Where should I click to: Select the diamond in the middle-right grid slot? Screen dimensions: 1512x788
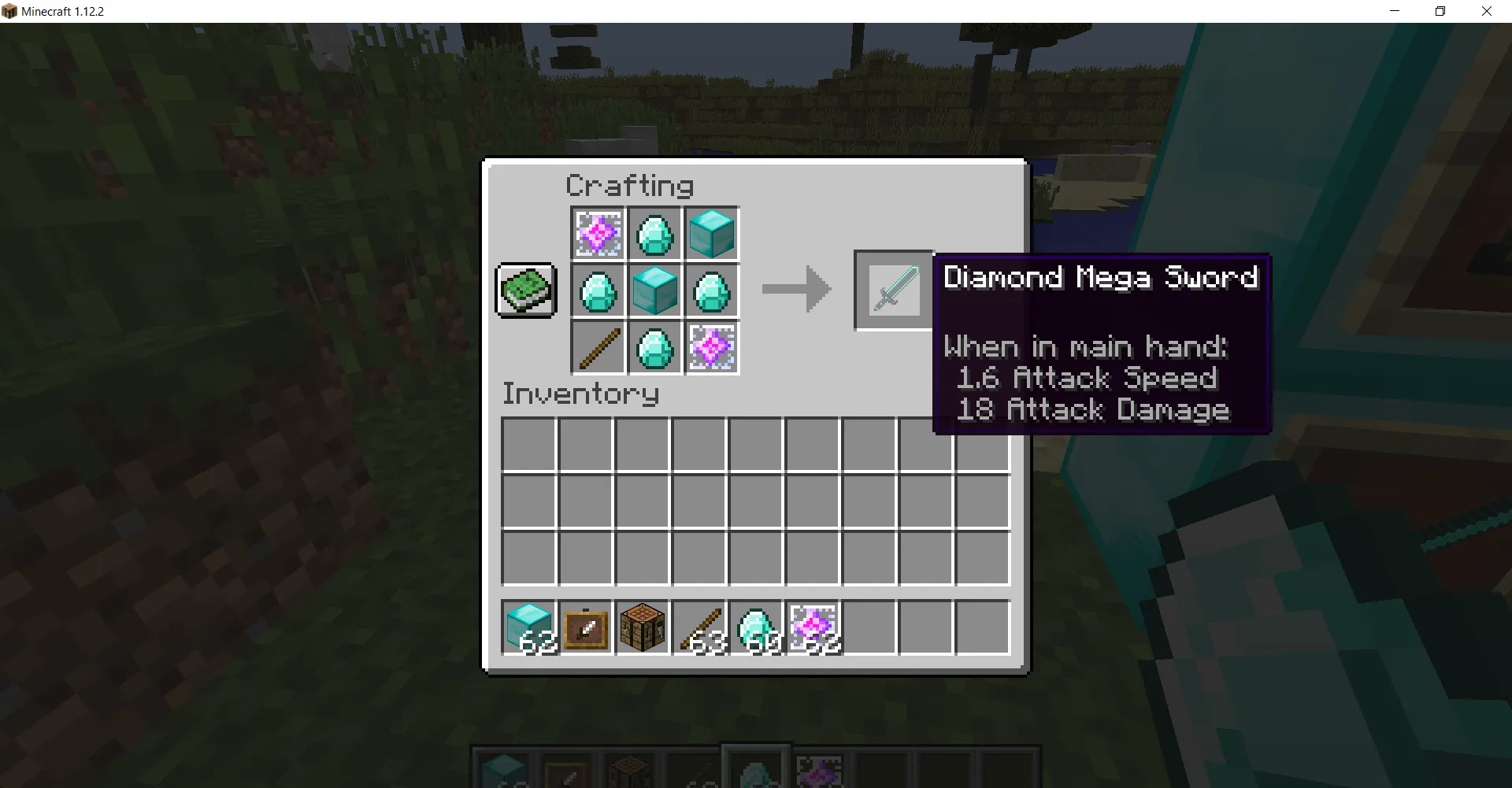click(x=711, y=290)
